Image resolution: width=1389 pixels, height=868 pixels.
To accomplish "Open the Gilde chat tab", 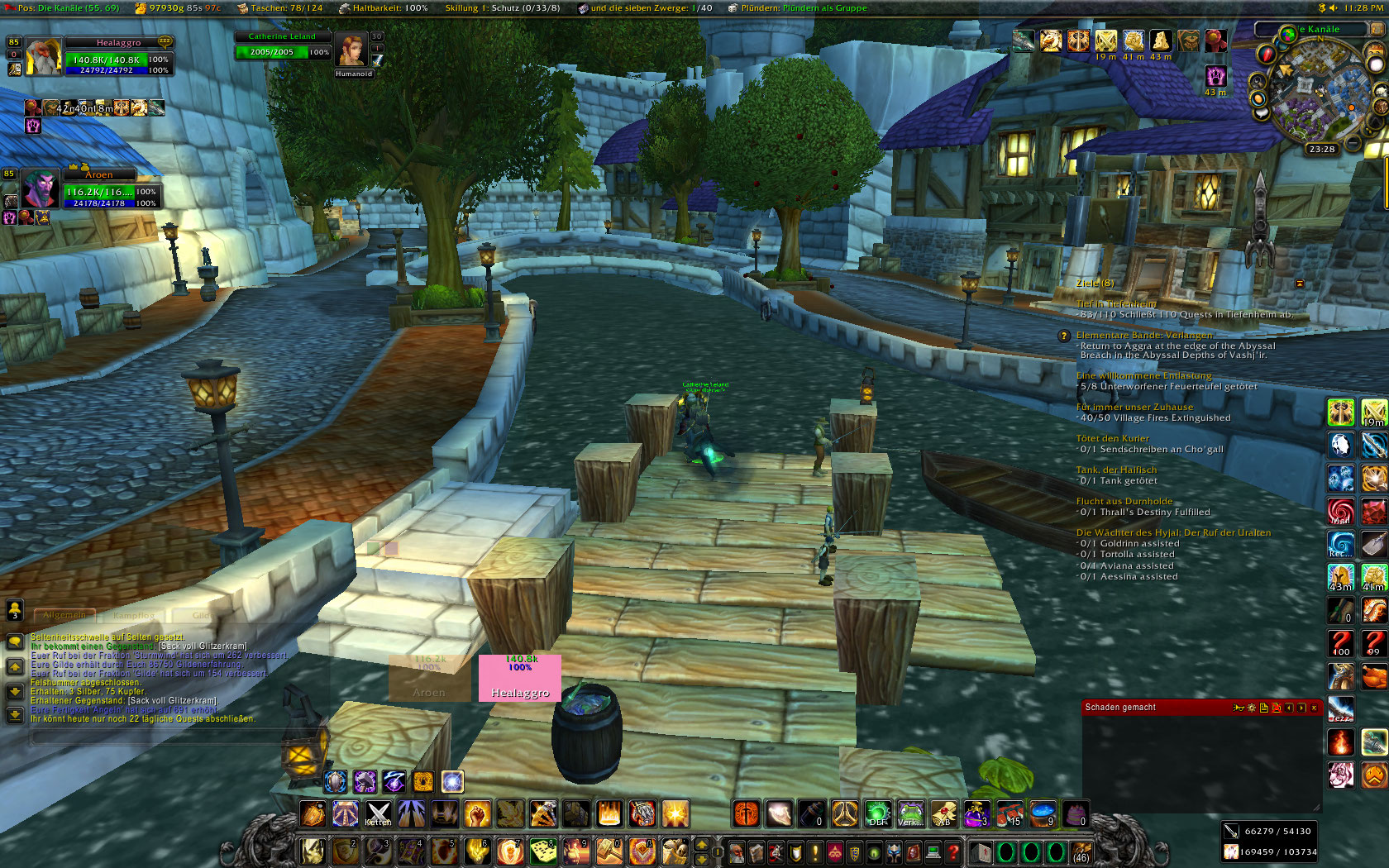I will [201, 616].
